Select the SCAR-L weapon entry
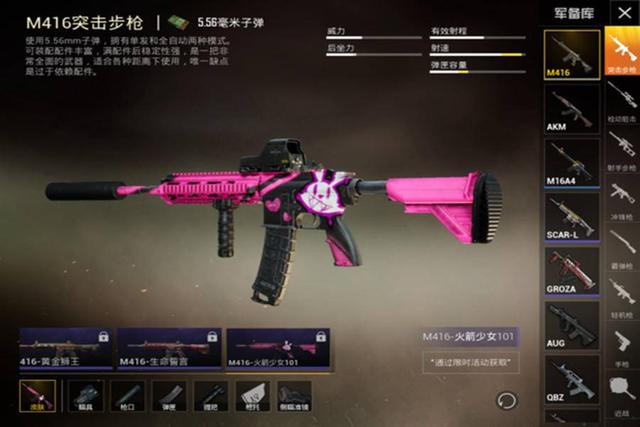This screenshot has height=427, width=640. pos(571,217)
